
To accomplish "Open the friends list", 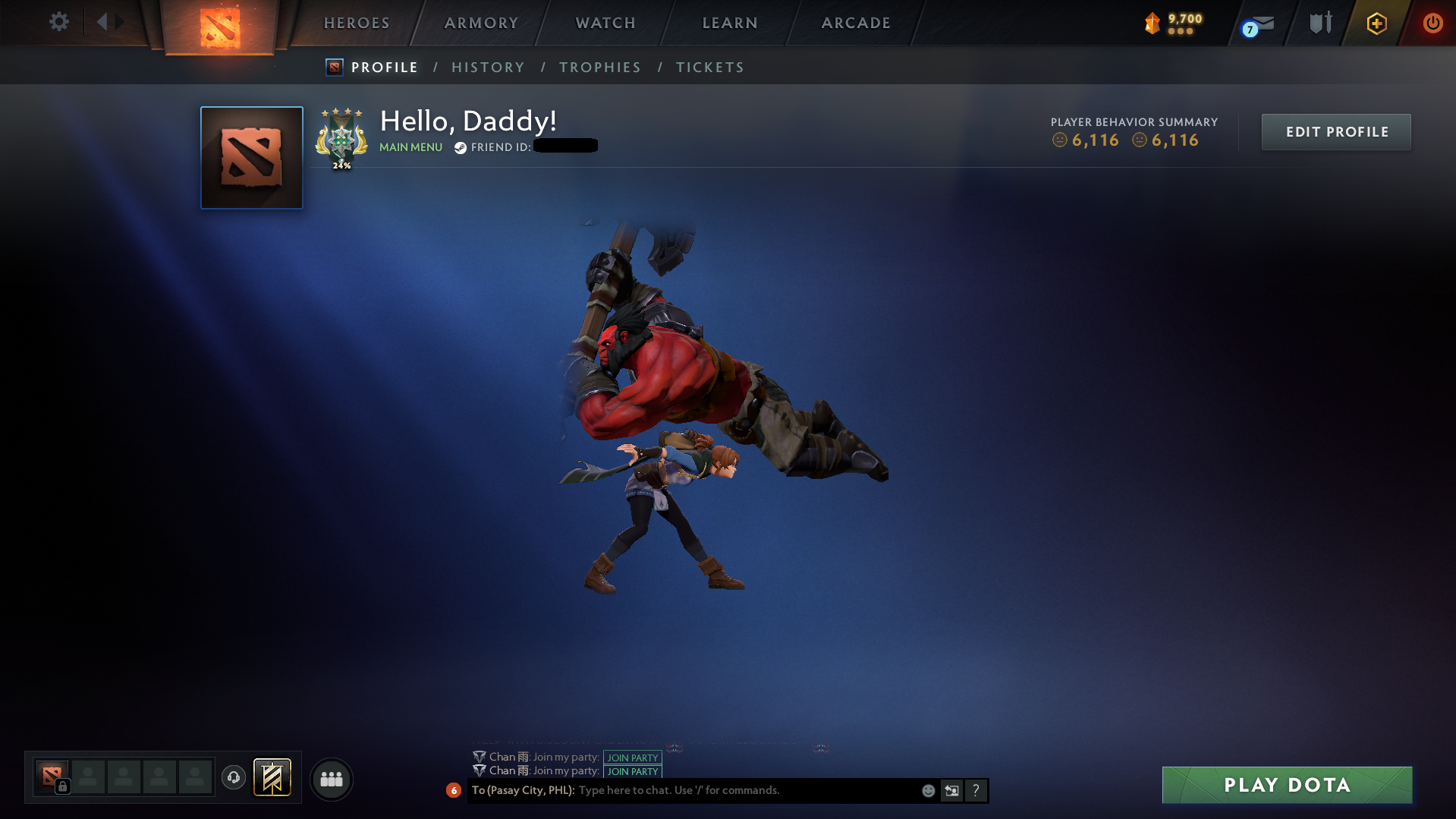I will (331, 779).
